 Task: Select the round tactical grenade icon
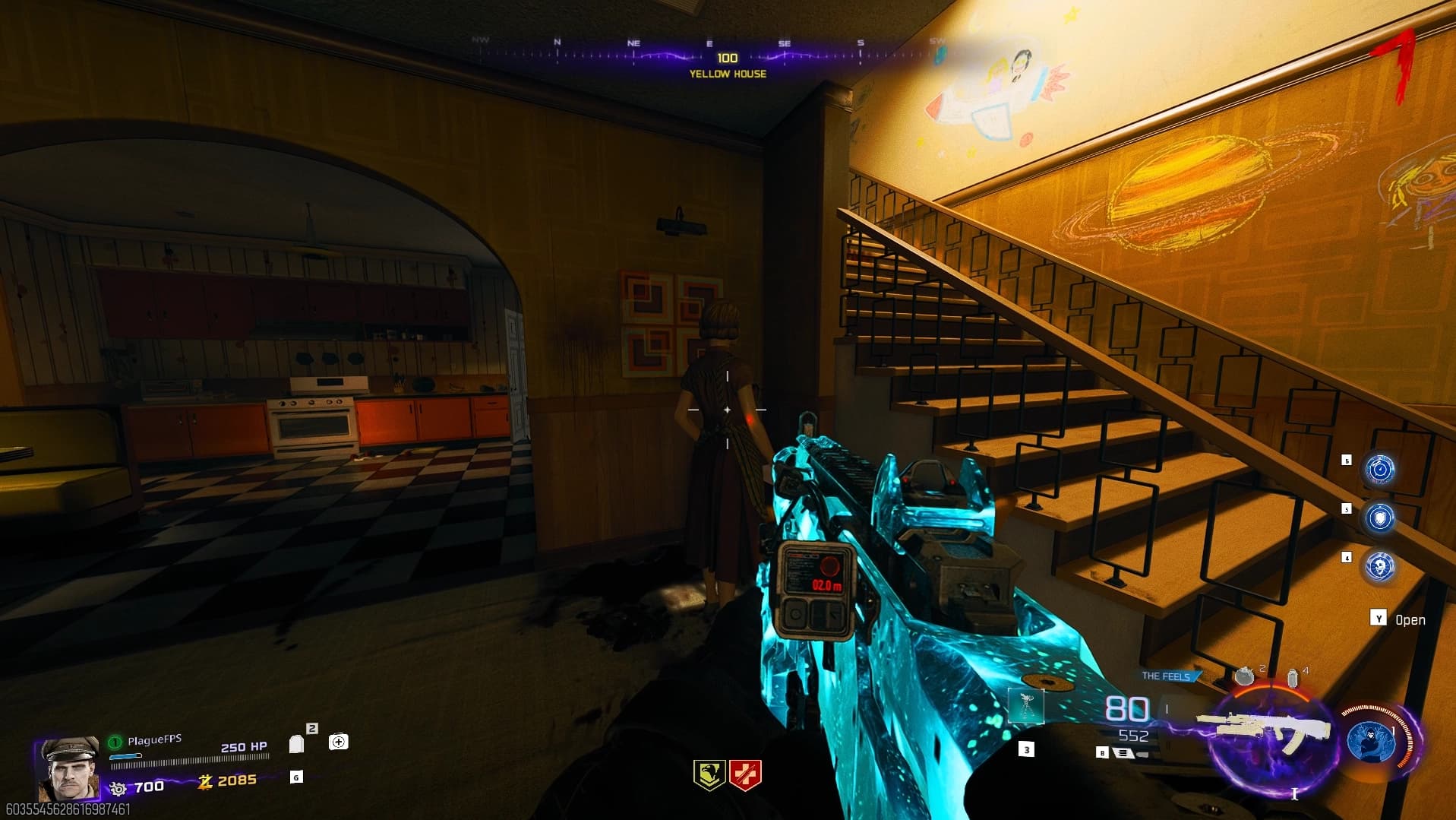[x=1244, y=676]
